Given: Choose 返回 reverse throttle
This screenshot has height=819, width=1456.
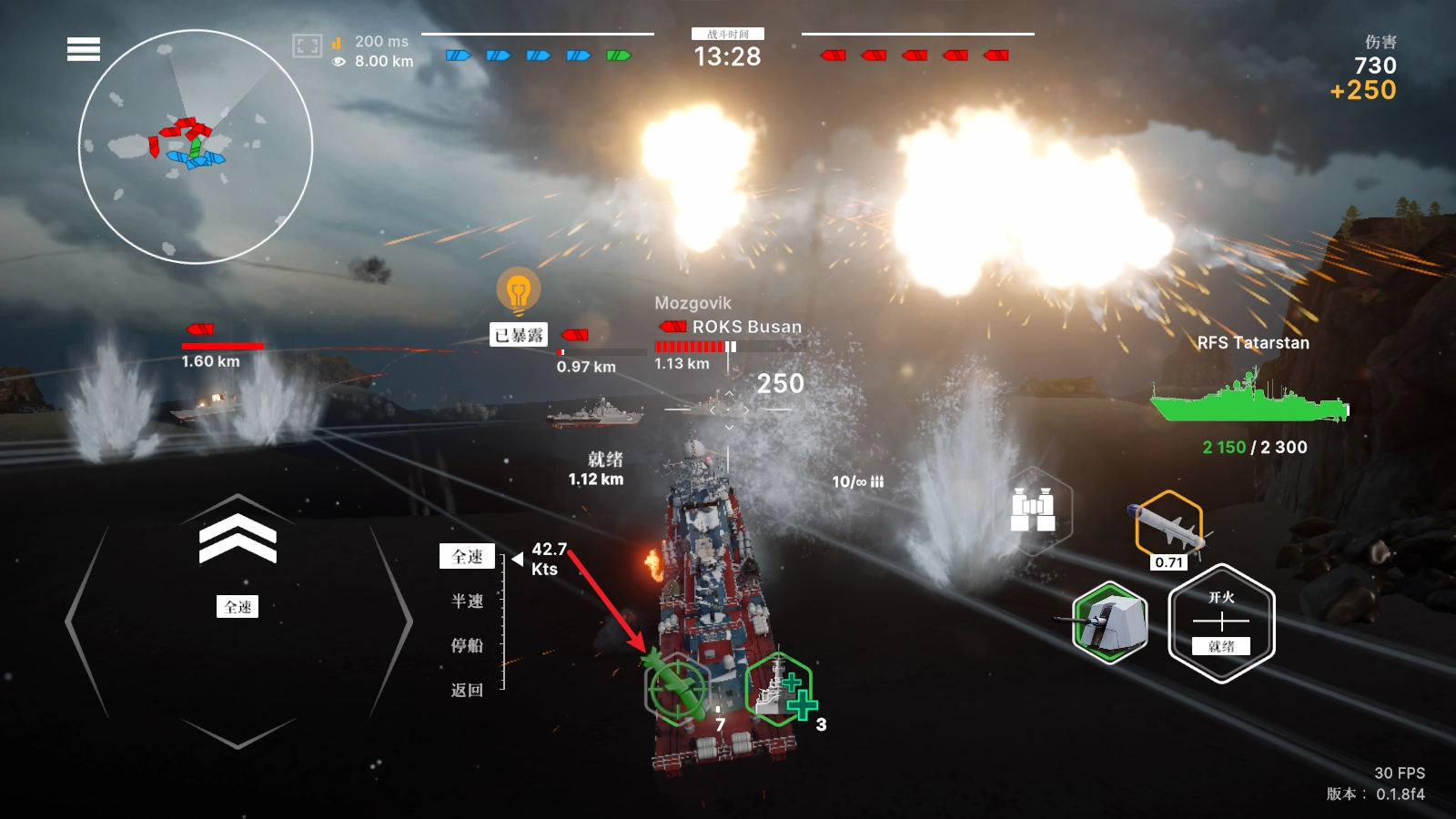Looking at the screenshot, I should tap(468, 690).
